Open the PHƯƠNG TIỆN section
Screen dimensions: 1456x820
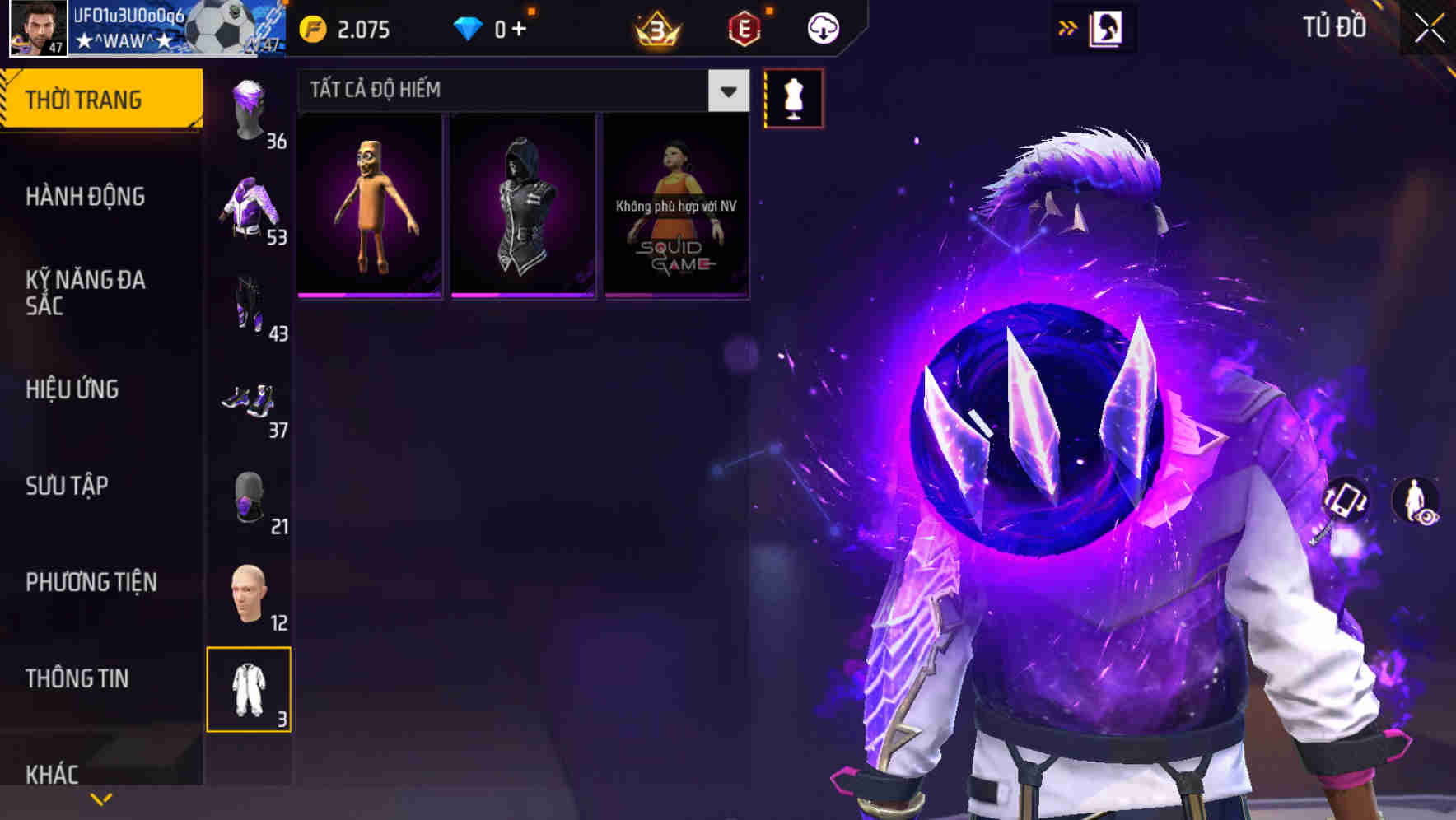(x=91, y=581)
